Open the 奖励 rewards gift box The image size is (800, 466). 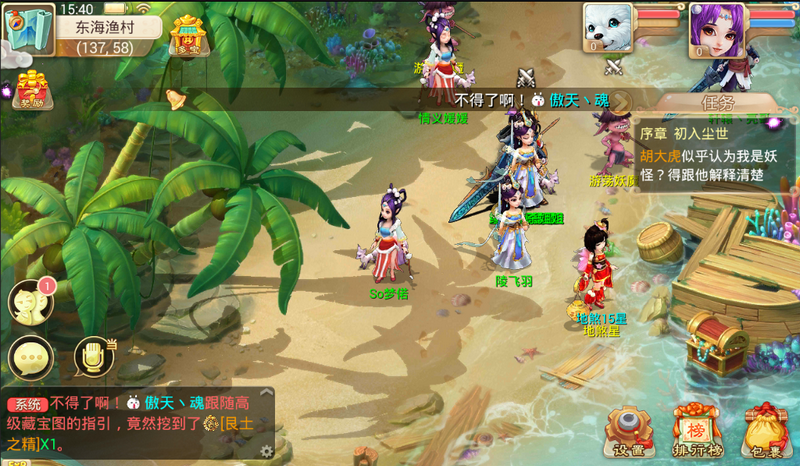coord(30,90)
